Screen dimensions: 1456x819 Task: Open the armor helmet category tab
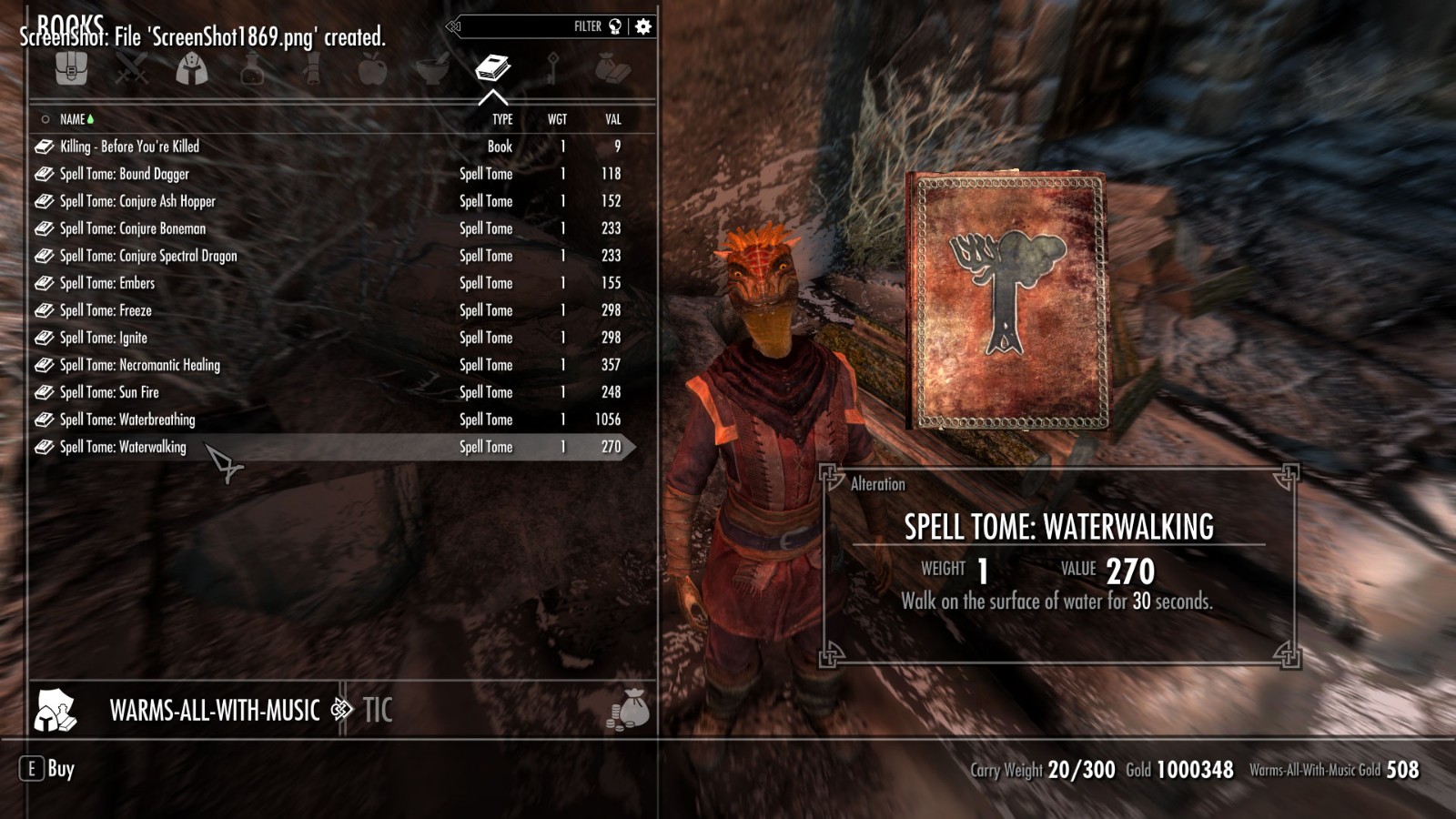[191, 69]
